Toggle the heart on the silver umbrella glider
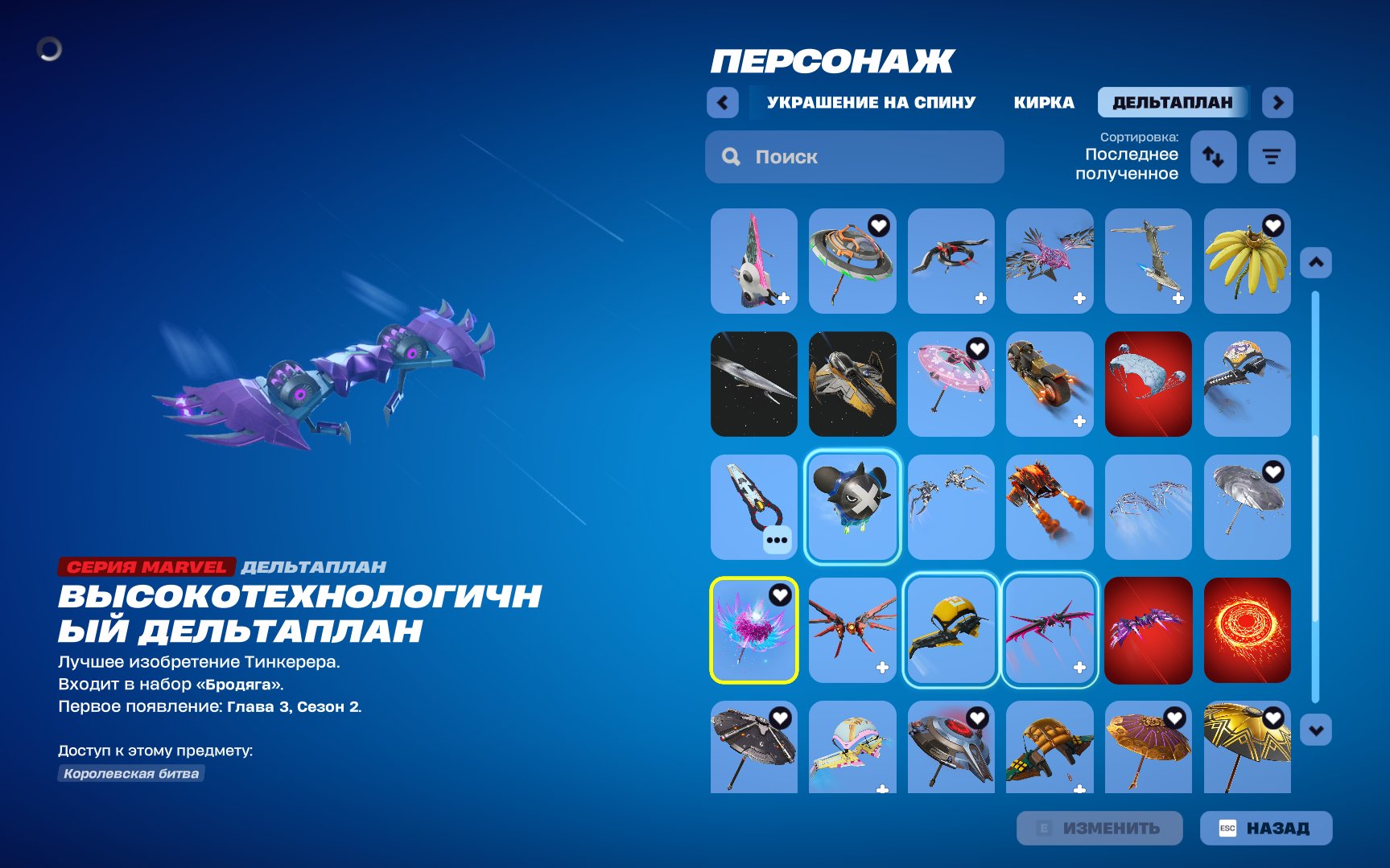1390x868 pixels. pyautogui.click(x=1272, y=470)
